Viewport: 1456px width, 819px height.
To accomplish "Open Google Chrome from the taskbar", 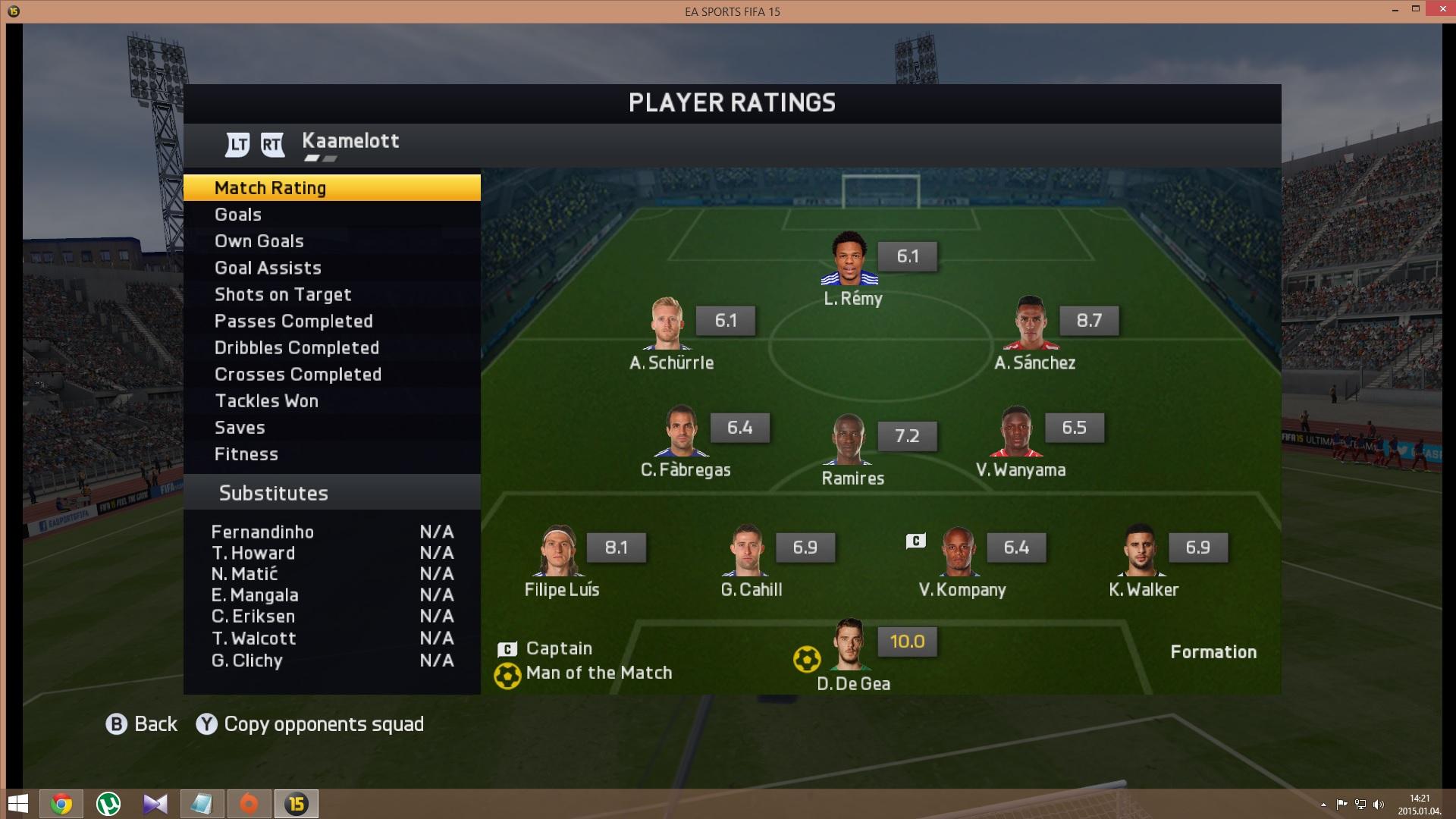I will coord(61,804).
